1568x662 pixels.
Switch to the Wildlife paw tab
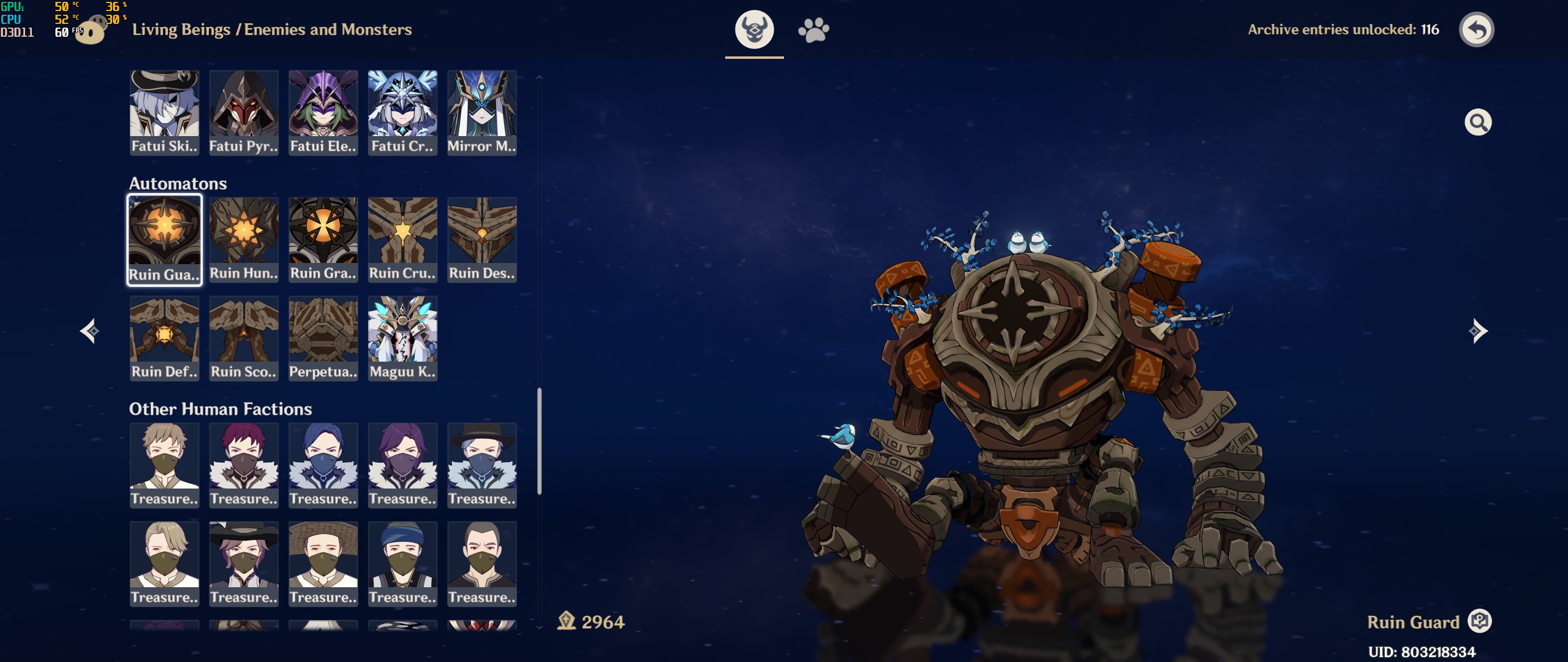tap(813, 29)
